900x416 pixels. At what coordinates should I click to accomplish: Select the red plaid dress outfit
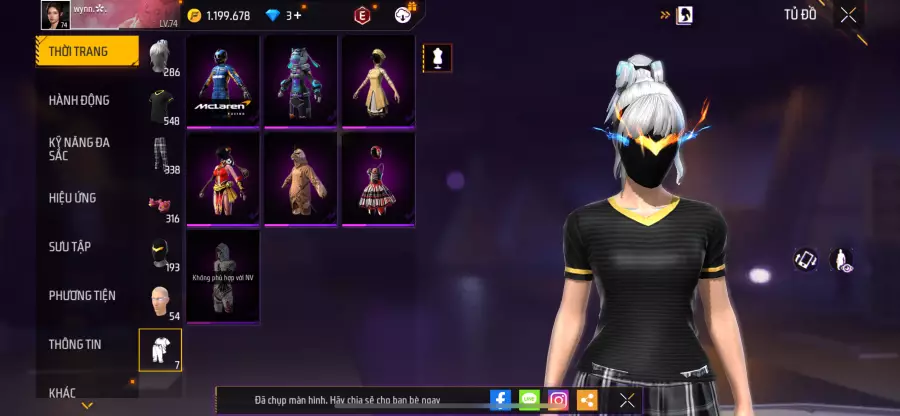[378, 178]
